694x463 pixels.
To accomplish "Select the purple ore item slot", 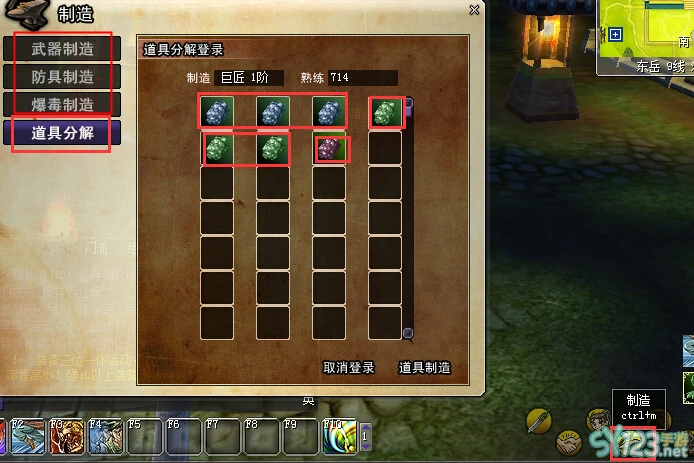I will (329, 149).
